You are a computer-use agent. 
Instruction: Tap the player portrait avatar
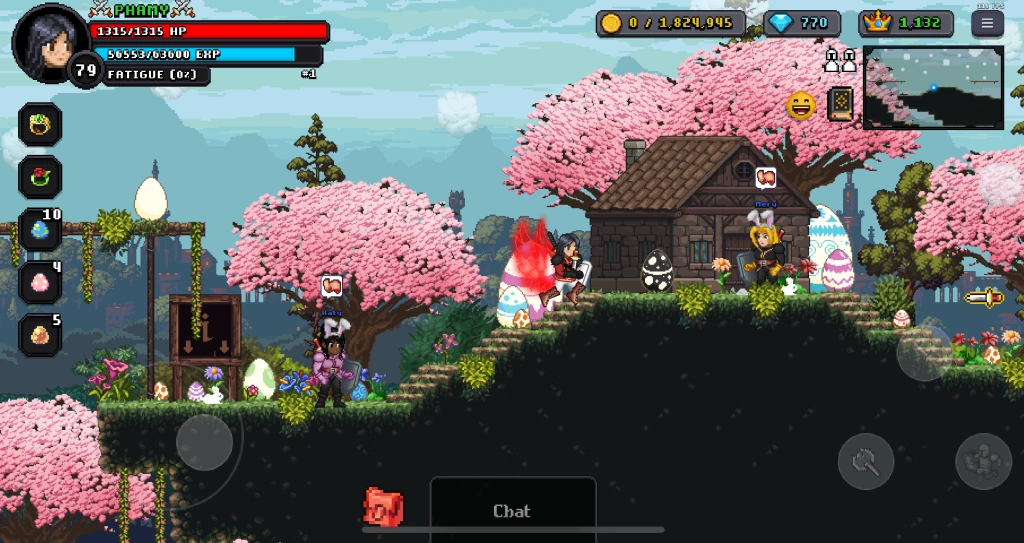[48, 41]
